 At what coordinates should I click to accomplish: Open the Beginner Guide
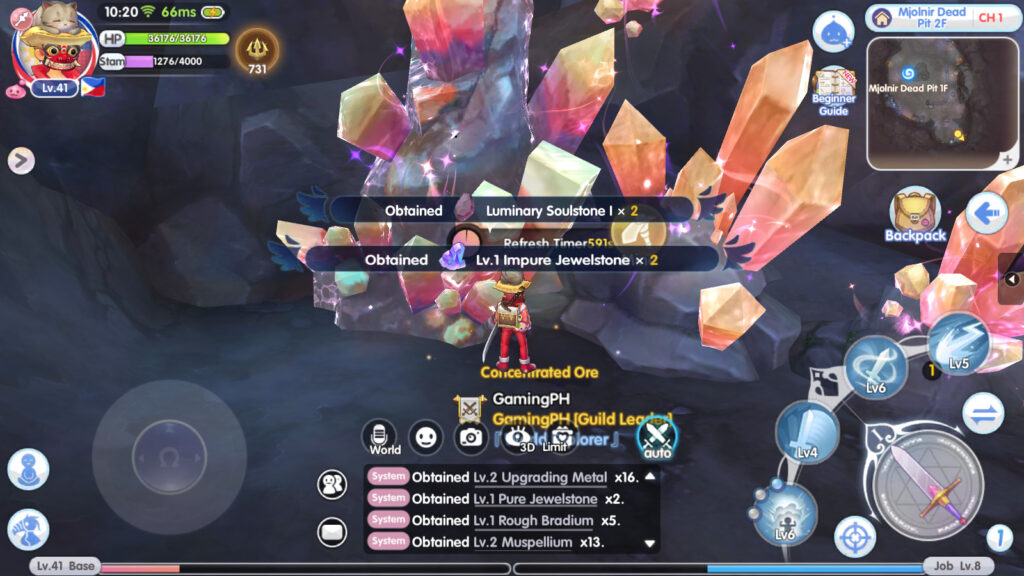[833, 90]
